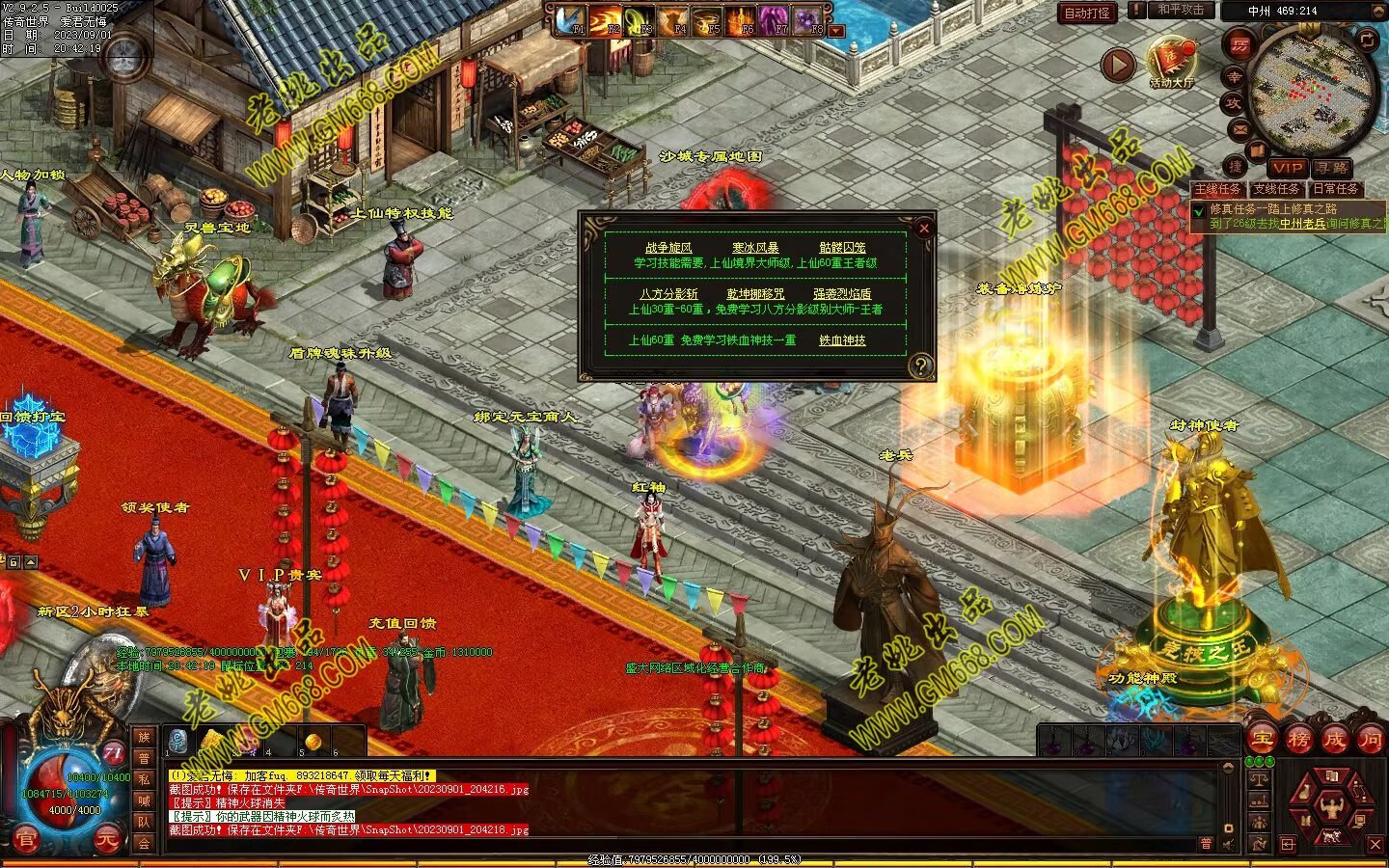Switch the 和平攻击 attack mode
1389x868 pixels.
pyautogui.click(x=1181, y=10)
